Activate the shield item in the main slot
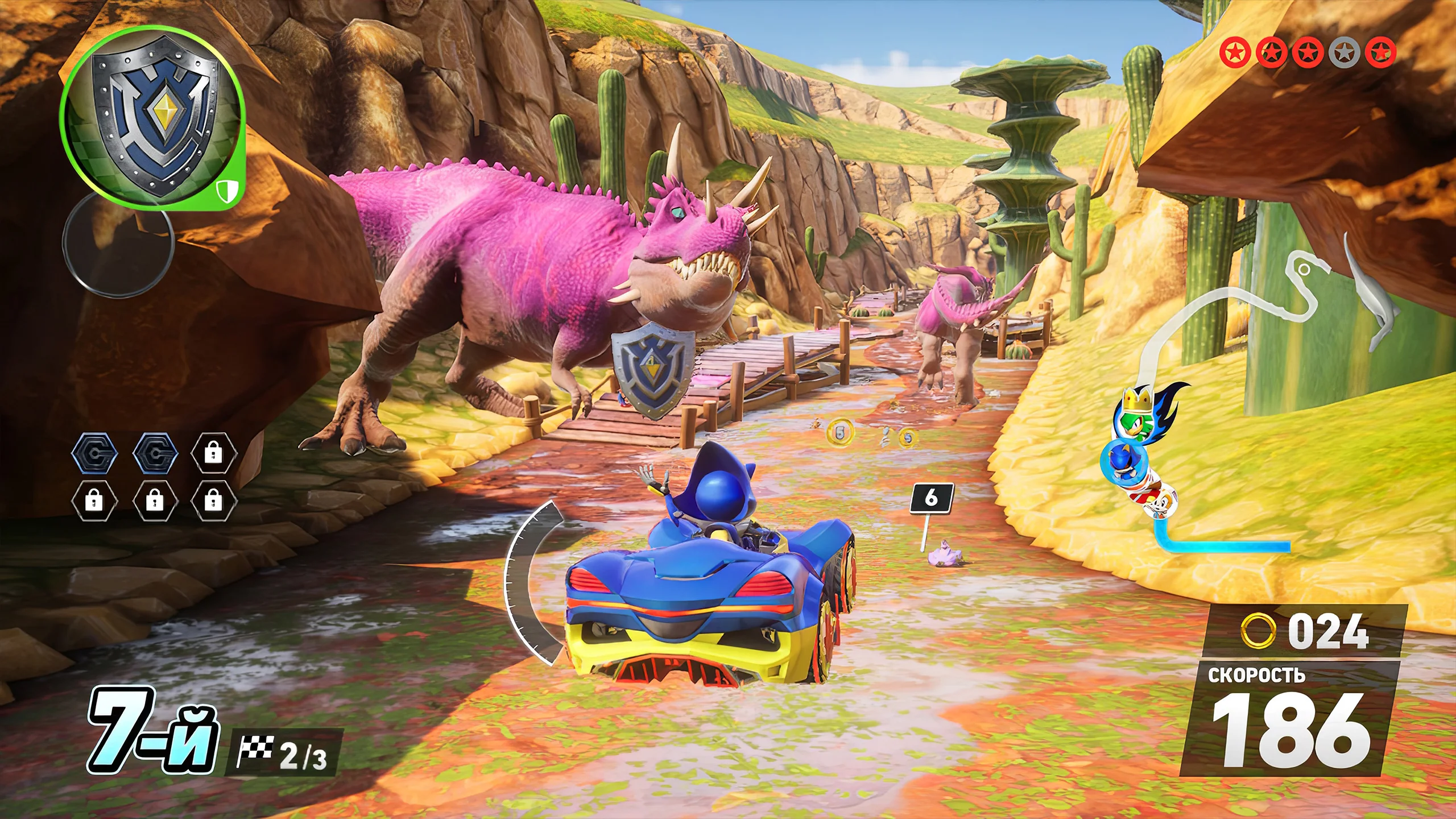Screen dimensions: 1456x819 point(152,118)
